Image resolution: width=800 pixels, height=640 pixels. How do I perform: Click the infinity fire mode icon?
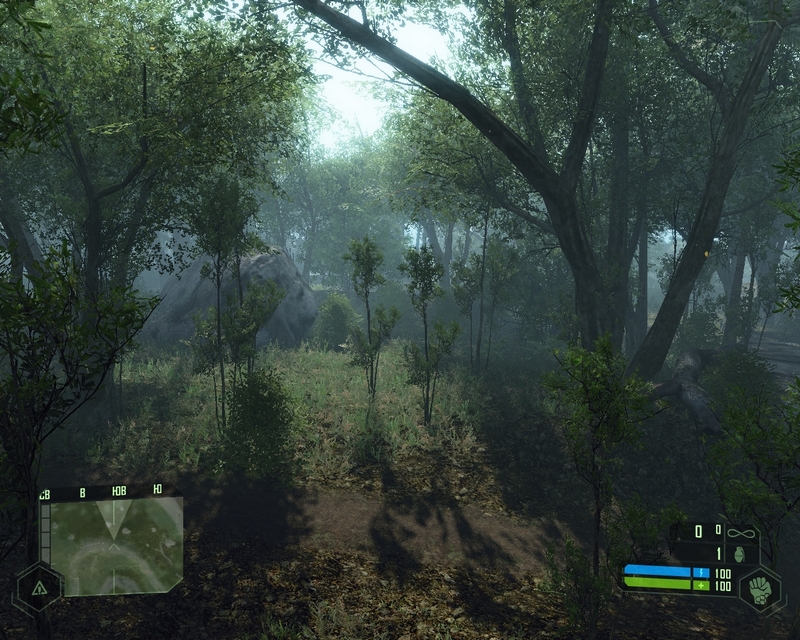pyautogui.click(x=741, y=532)
